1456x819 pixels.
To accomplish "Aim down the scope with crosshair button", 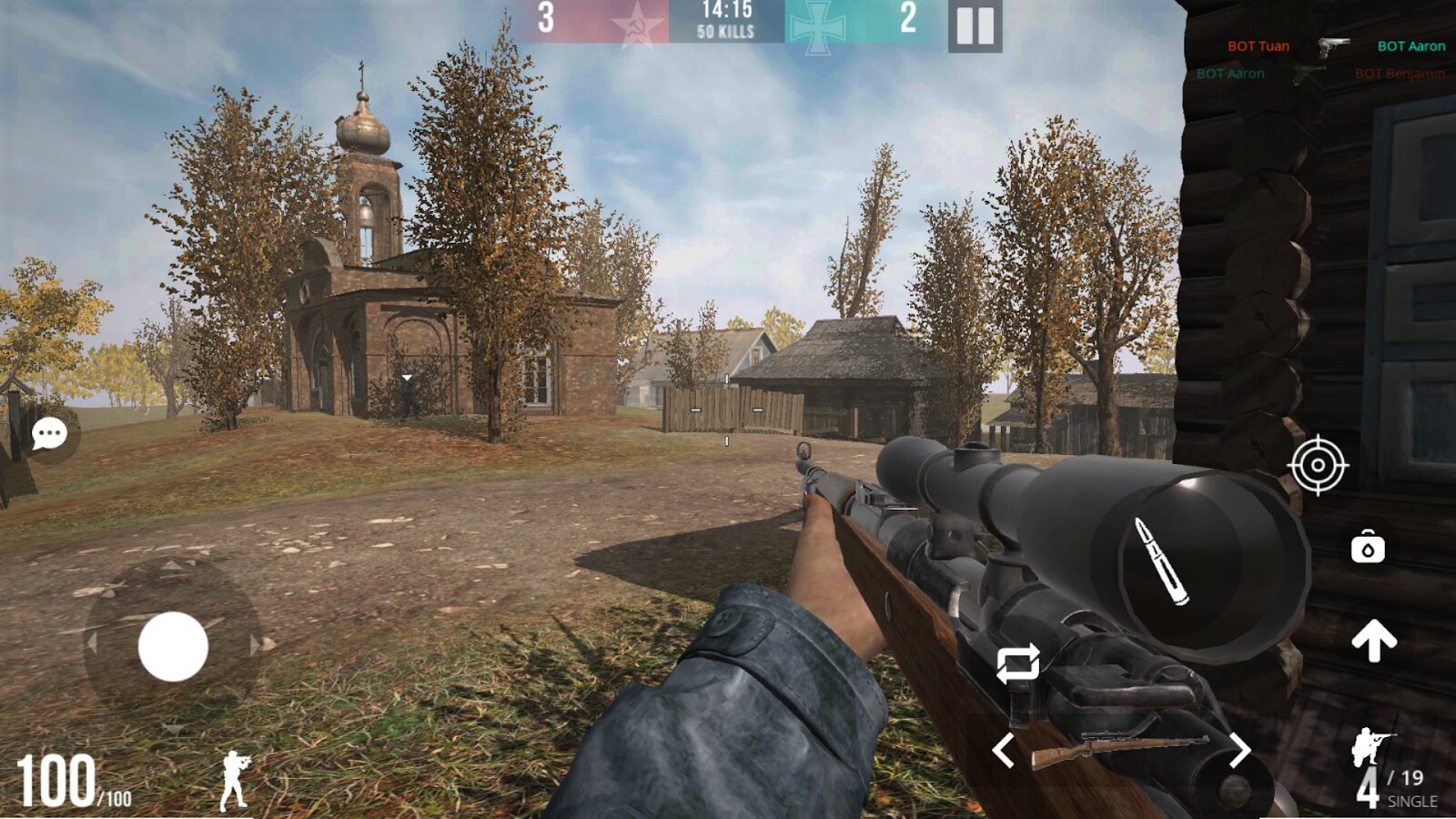I will point(1318,466).
